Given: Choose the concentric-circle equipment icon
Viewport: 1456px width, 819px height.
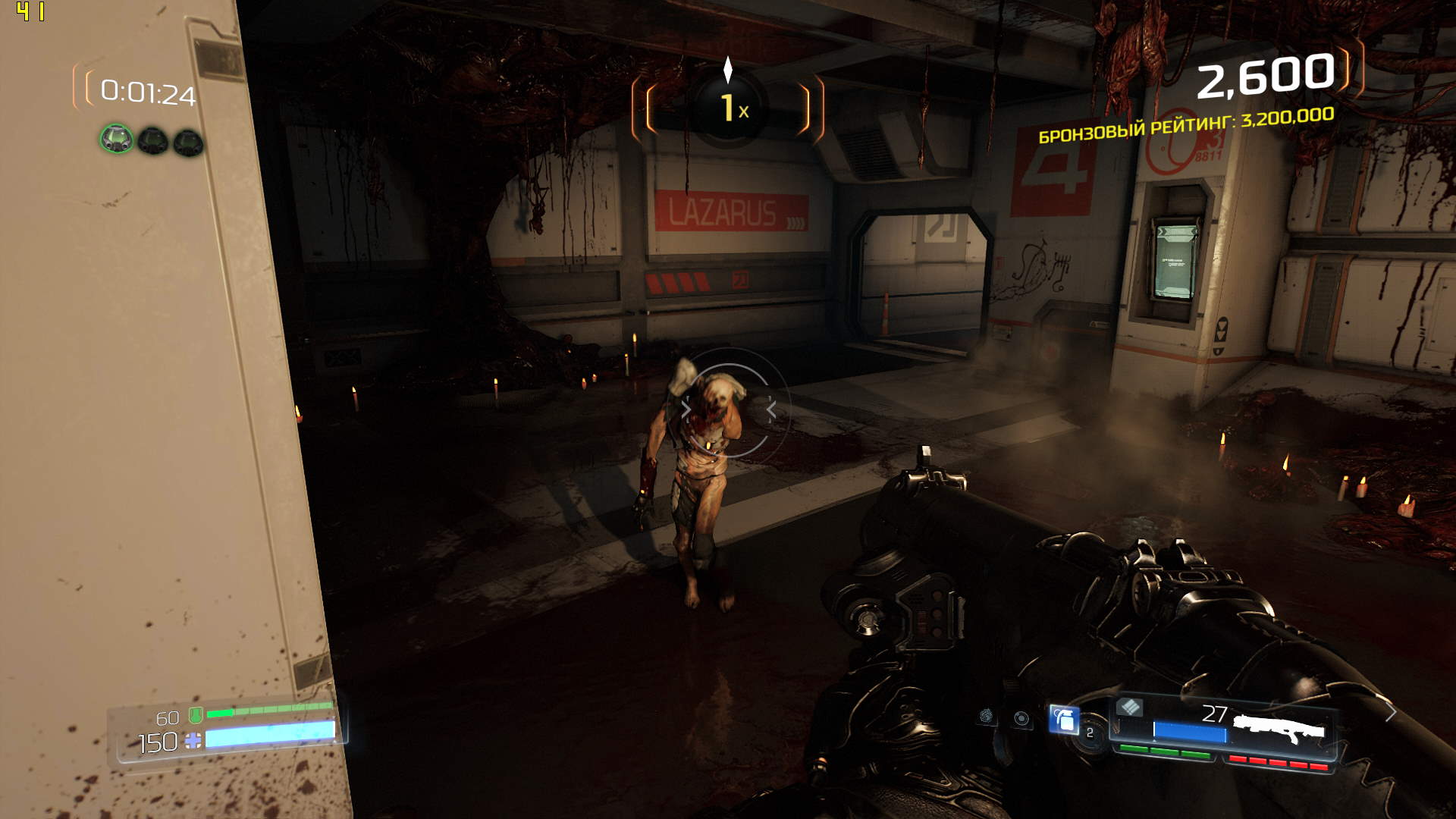Looking at the screenshot, I should 1021,718.
